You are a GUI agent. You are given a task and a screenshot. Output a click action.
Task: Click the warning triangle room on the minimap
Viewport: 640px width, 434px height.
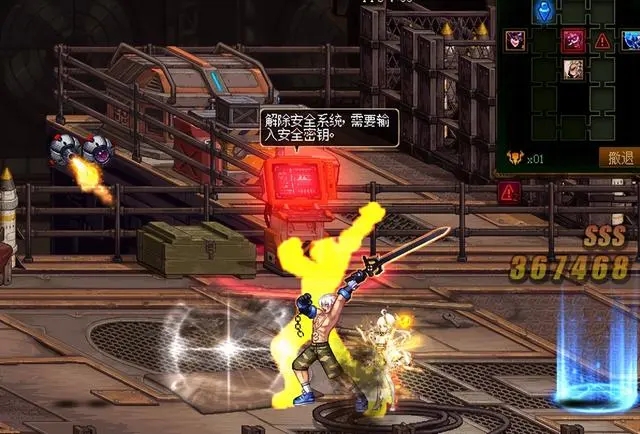coord(602,41)
